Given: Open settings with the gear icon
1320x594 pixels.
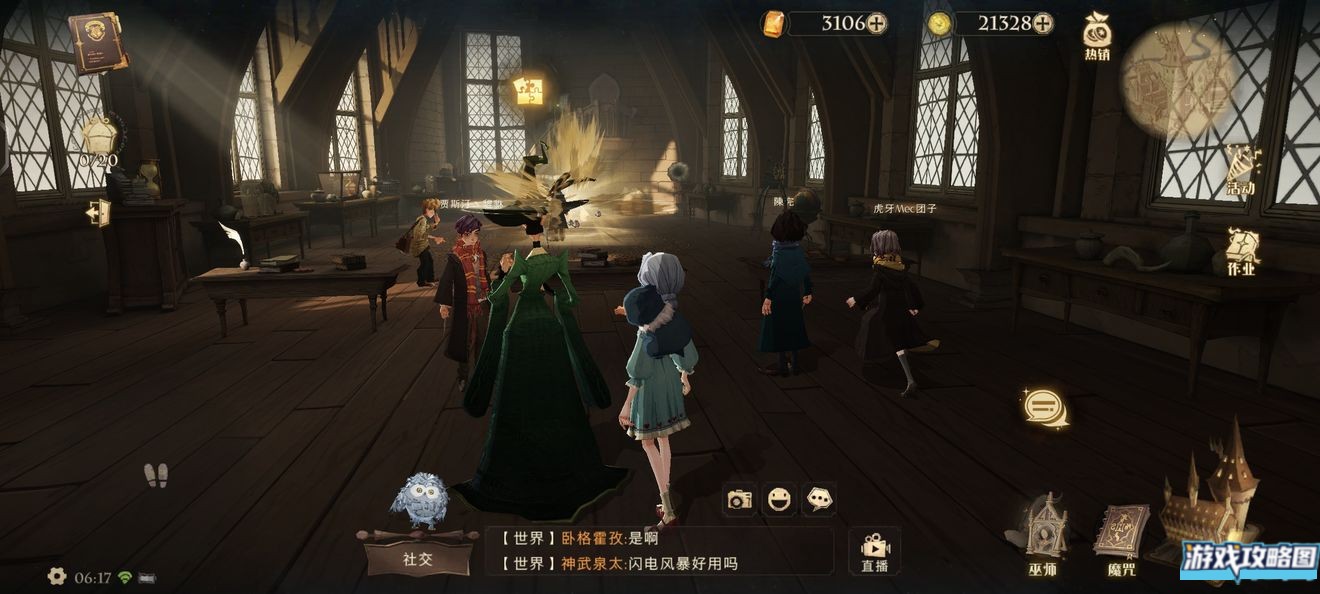Looking at the screenshot, I should pyautogui.click(x=57, y=576).
